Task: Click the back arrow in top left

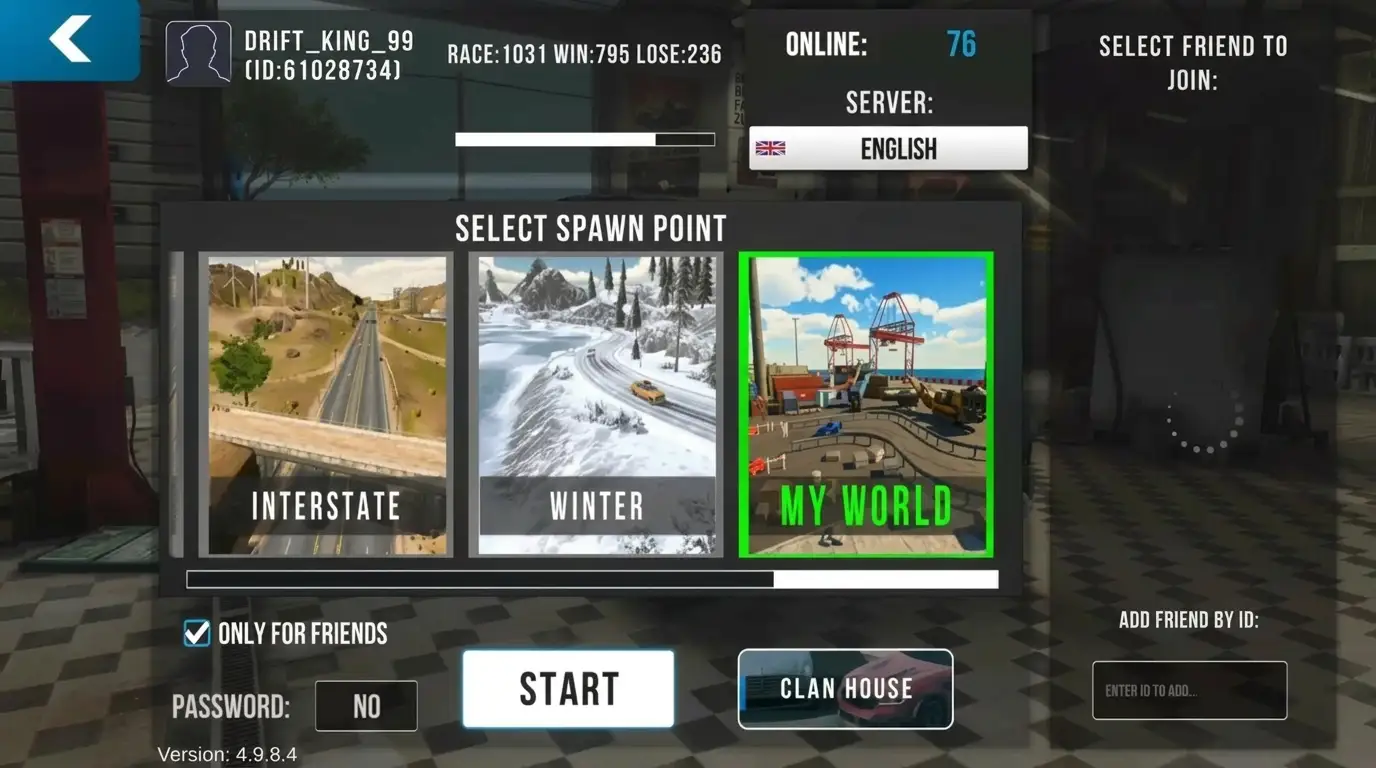Action: pyautogui.click(x=68, y=38)
